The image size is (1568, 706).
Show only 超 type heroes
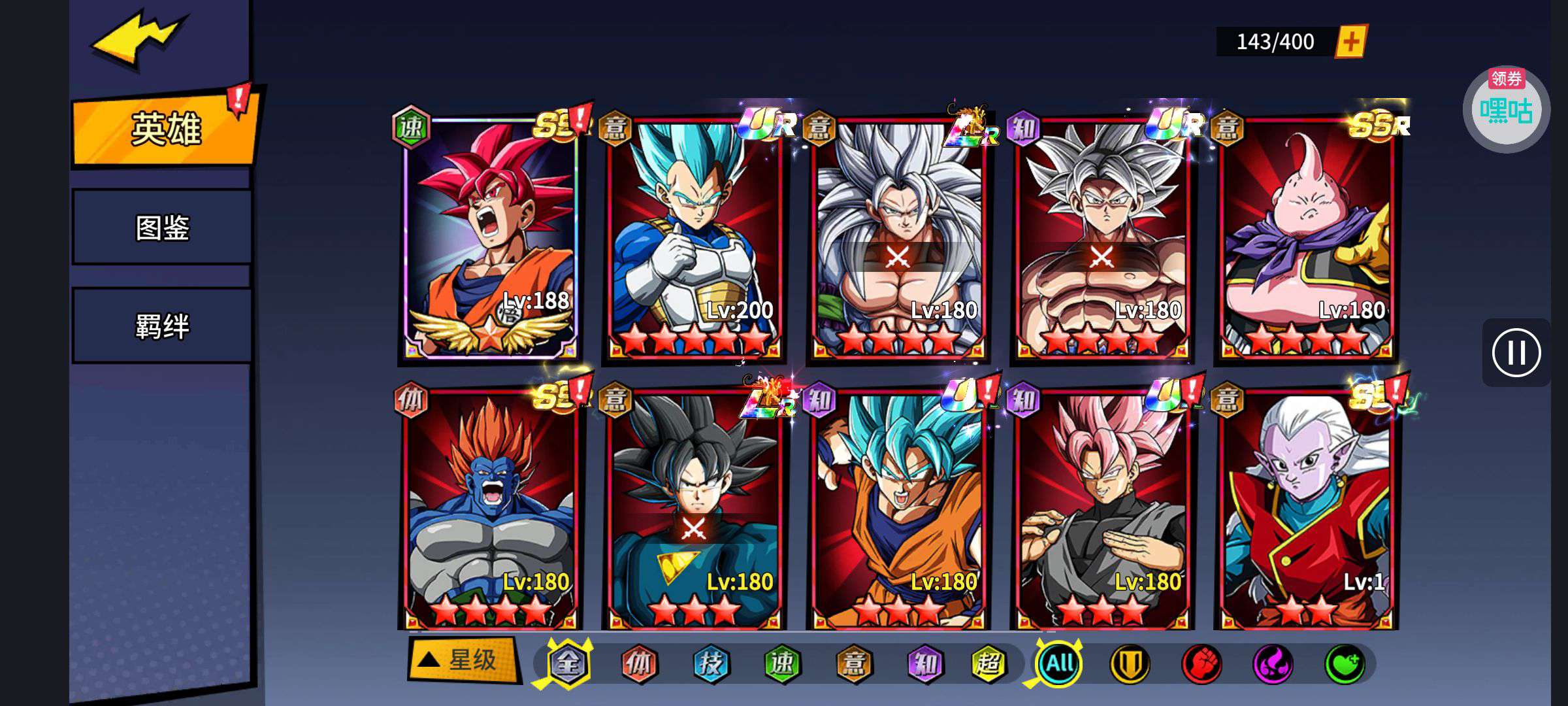[x=988, y=664]
